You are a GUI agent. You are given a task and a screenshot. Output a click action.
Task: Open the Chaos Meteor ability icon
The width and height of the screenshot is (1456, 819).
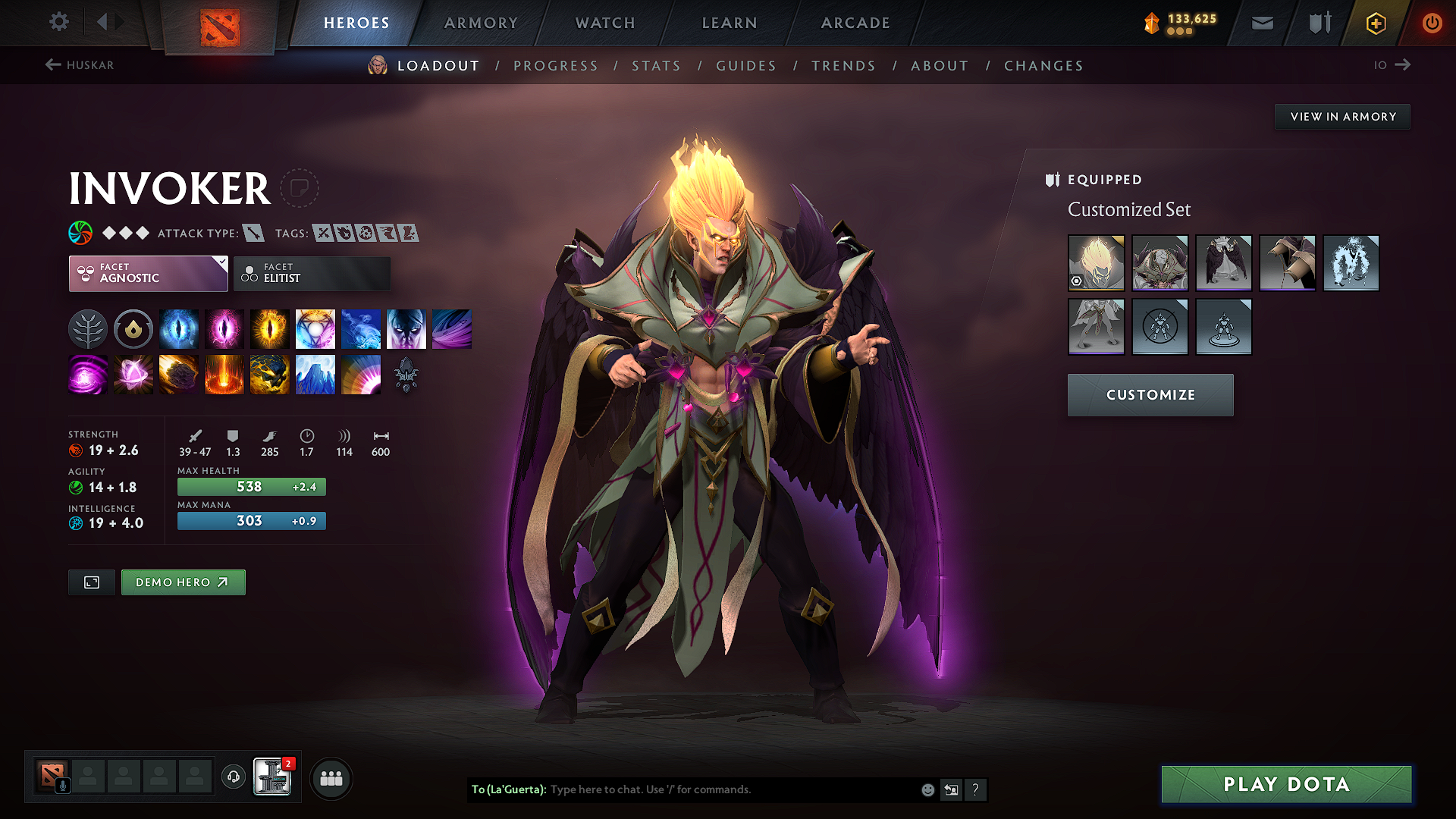[x=179, y=374]
